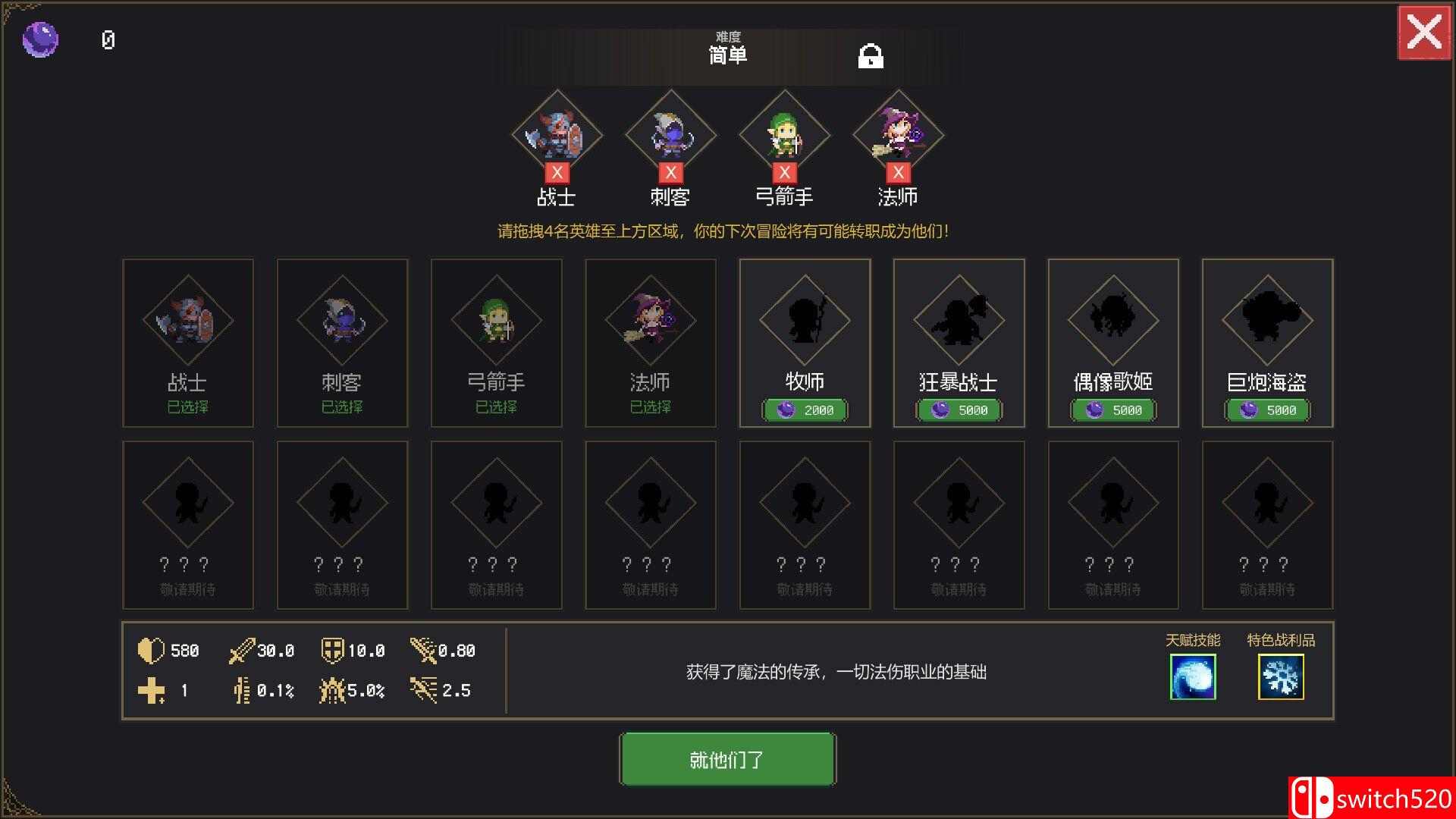
Task: Remove the 战士 with its red X
Action: tap(557, 172)
